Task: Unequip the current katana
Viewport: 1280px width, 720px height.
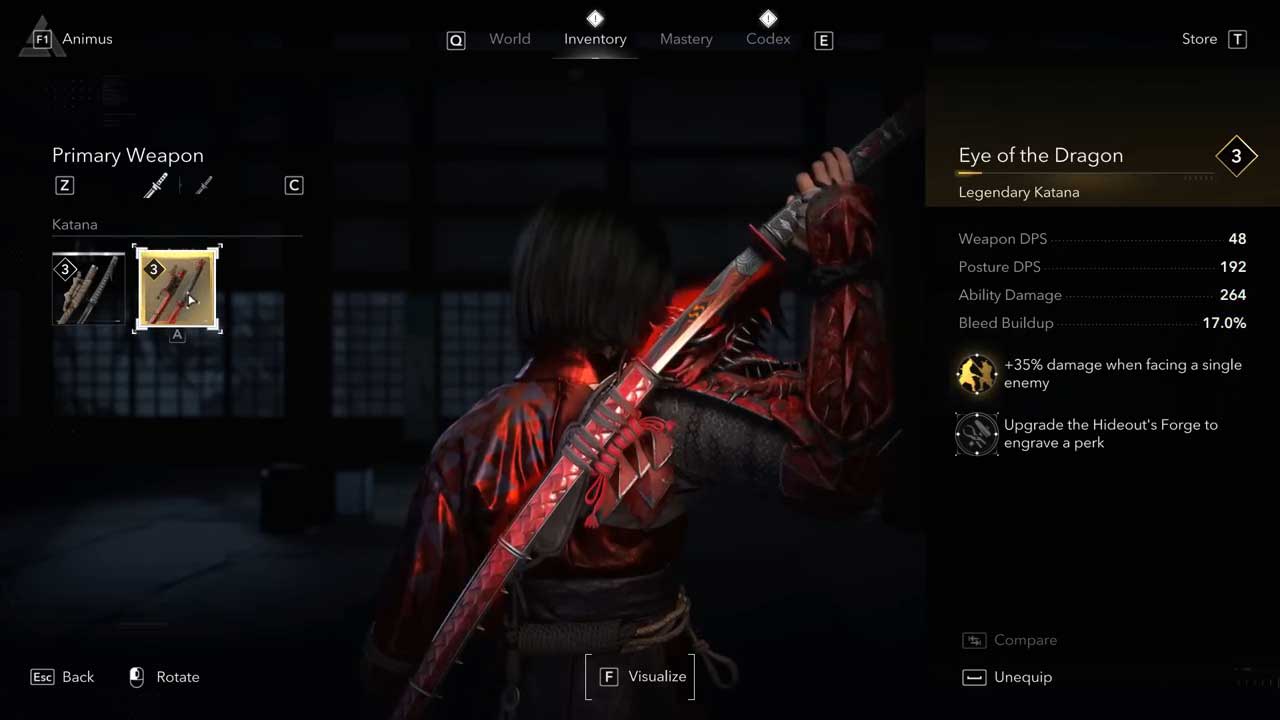Action: tap(1021, 677)
